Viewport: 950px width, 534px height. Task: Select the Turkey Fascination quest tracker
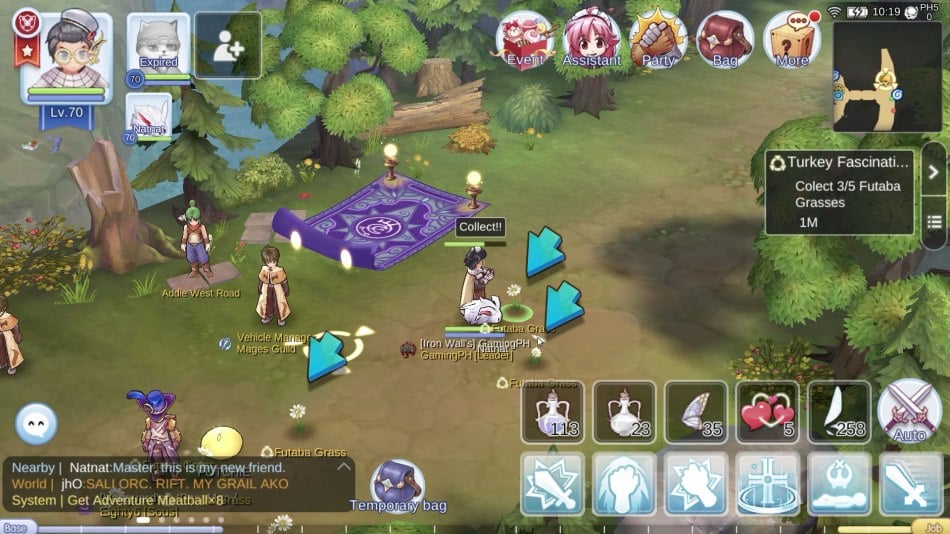pyautogui.click(x=839, y=192)
